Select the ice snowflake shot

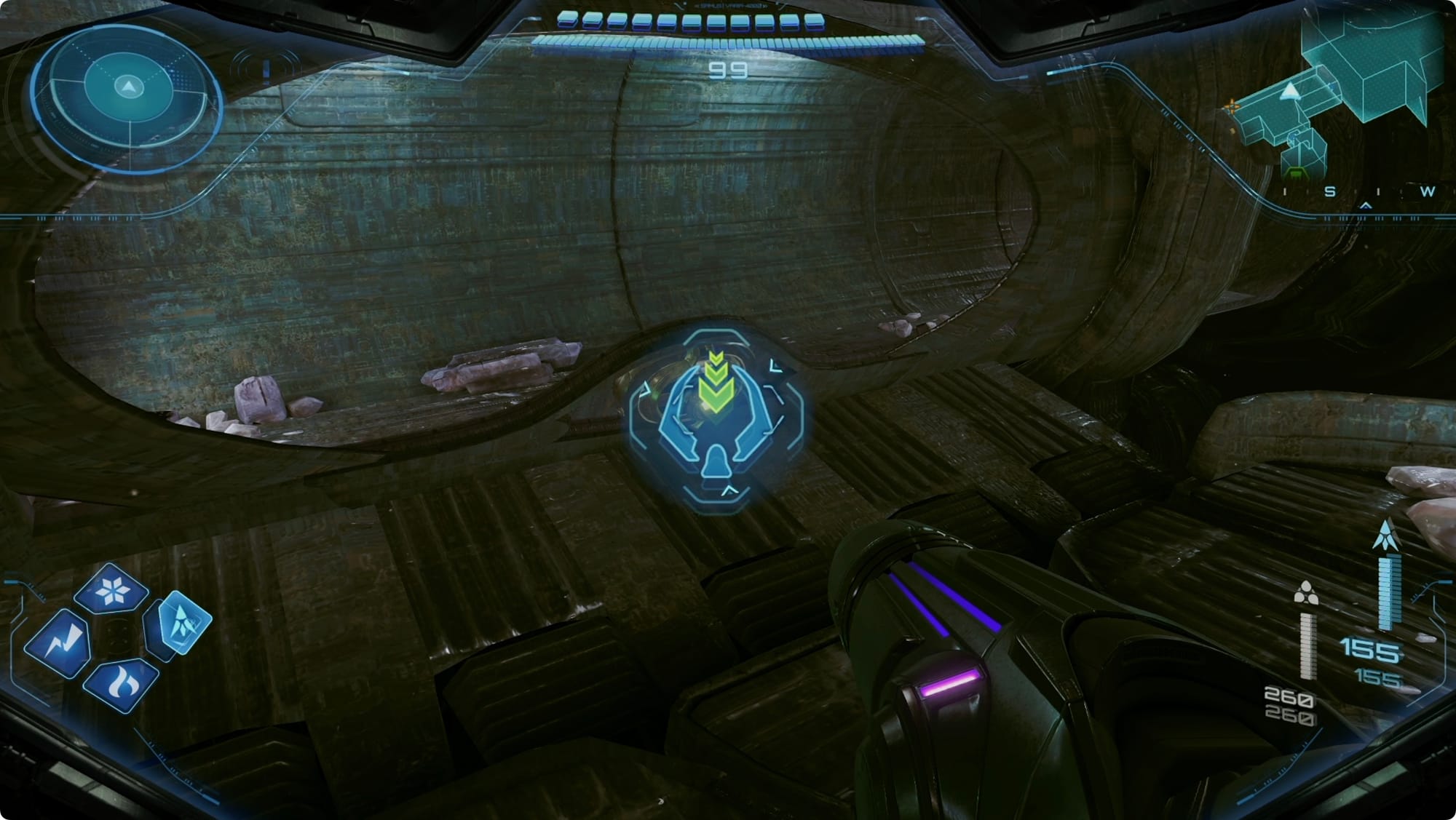click(112, 589)
